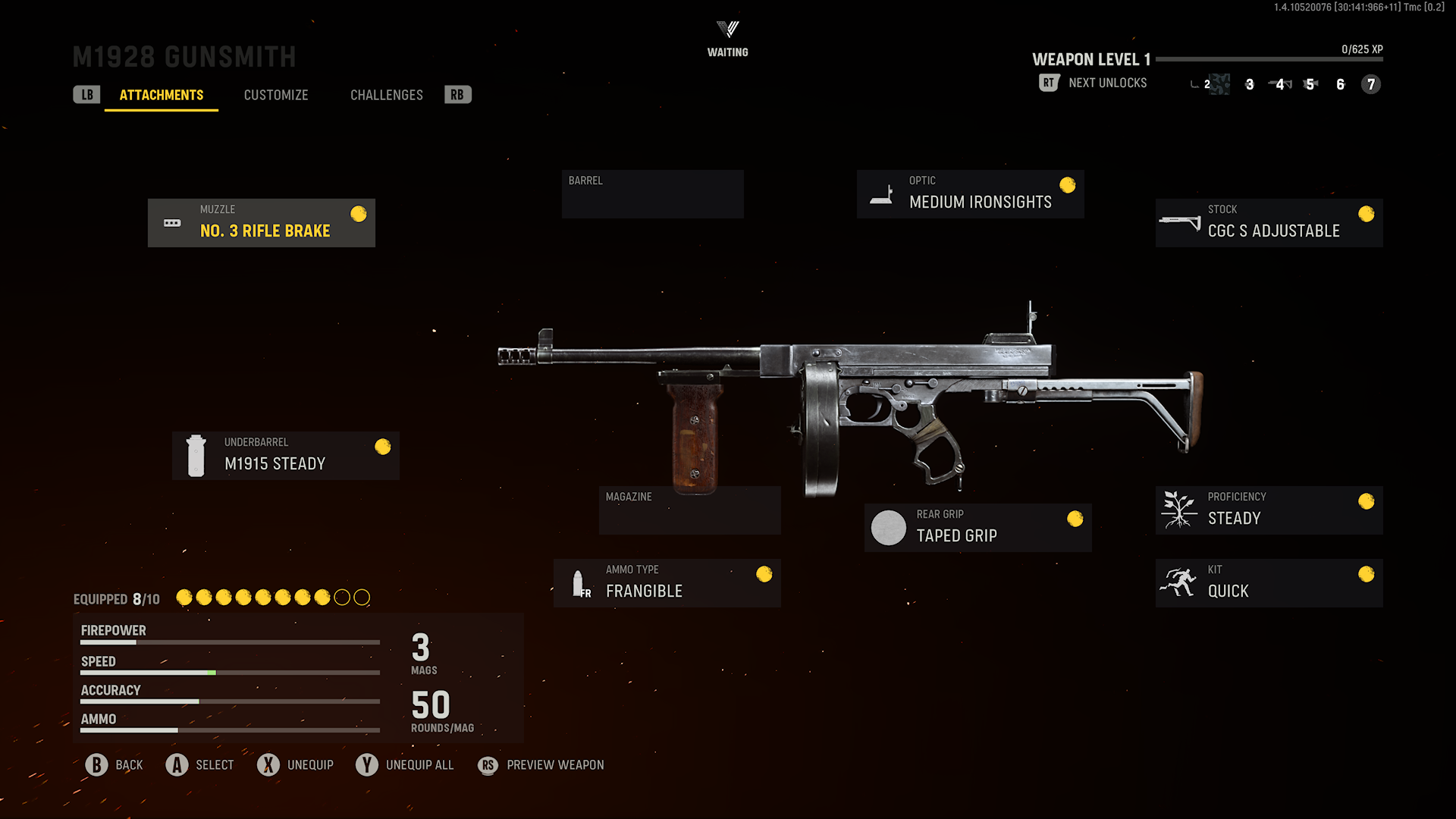This screenshot has height=819, width=1456.
Task: Click the Underbarrel grip icon
Action: click(x=196, y=455)
